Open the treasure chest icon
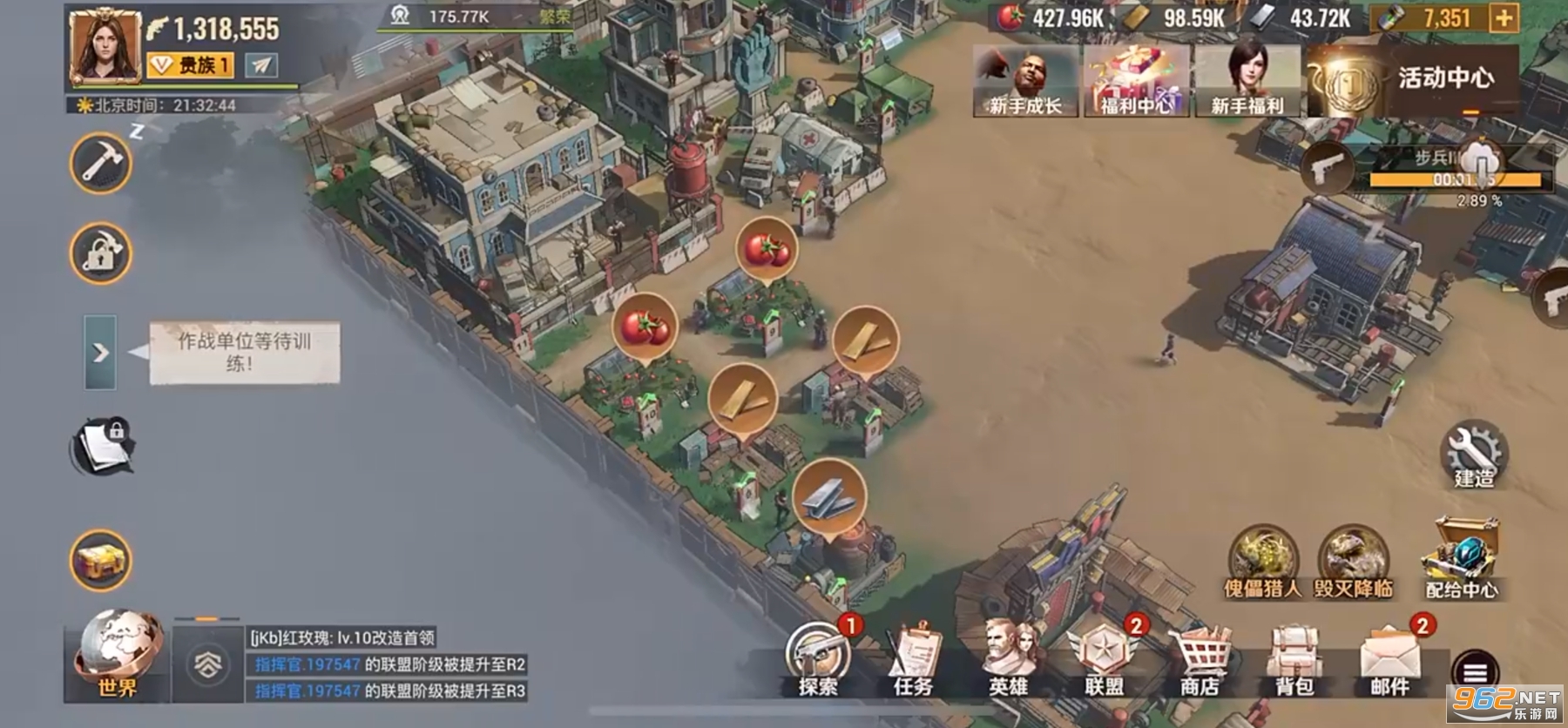The height and width of the screenshot is (728, 1568). (101, 560)
